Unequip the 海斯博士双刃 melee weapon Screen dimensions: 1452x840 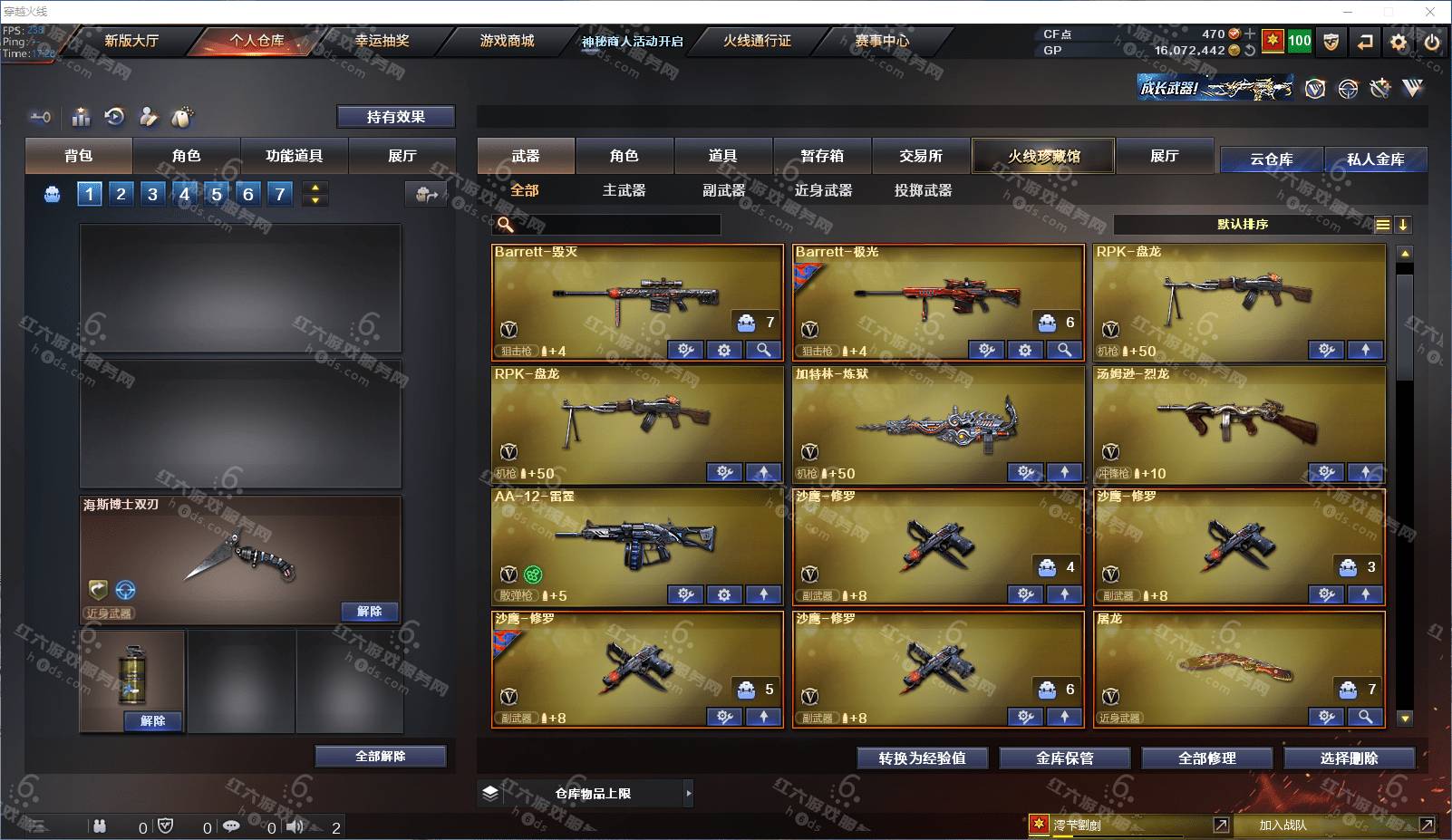[x=369, y=612]
